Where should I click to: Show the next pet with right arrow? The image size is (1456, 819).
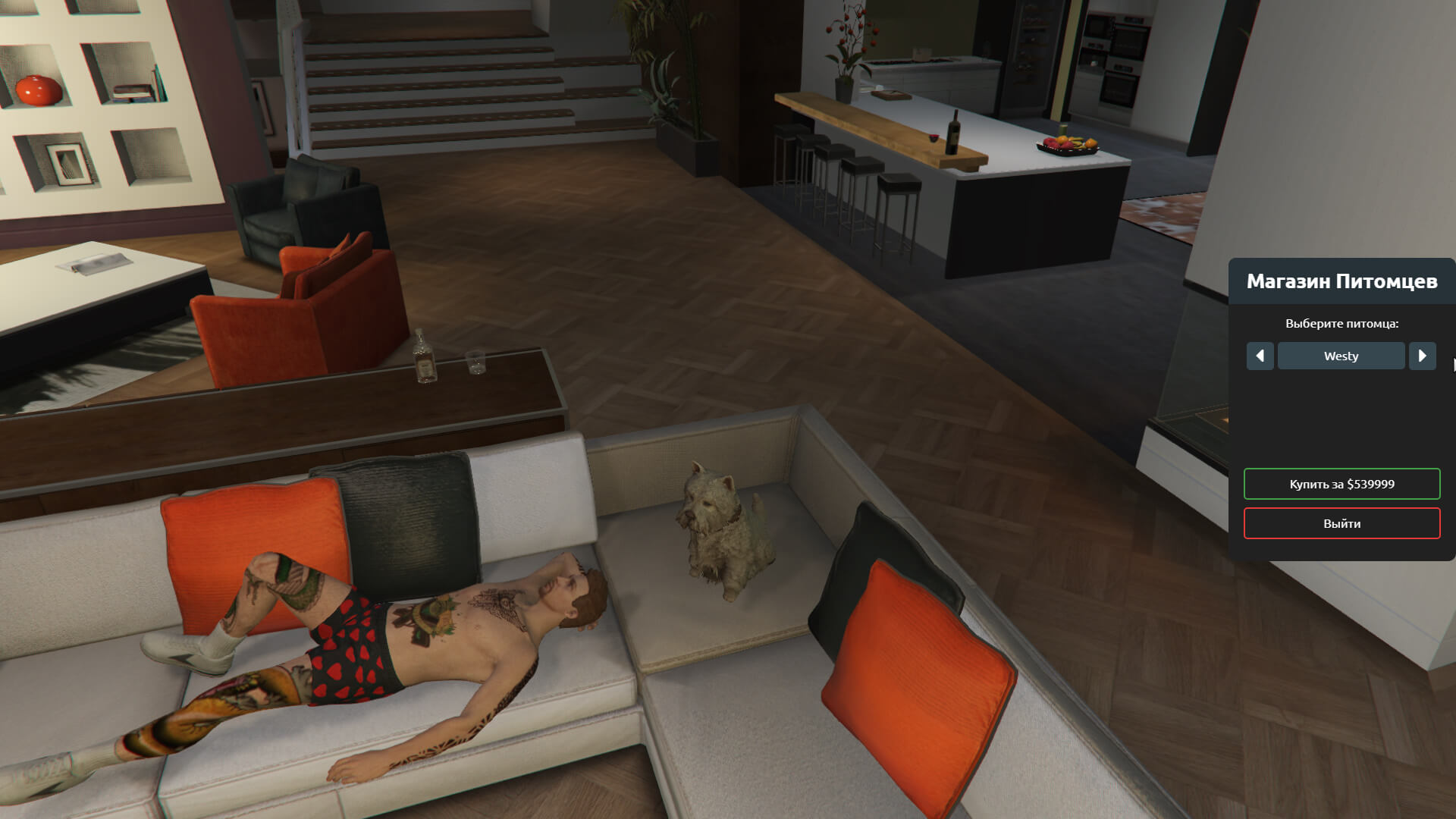[x=1422, y=356]
